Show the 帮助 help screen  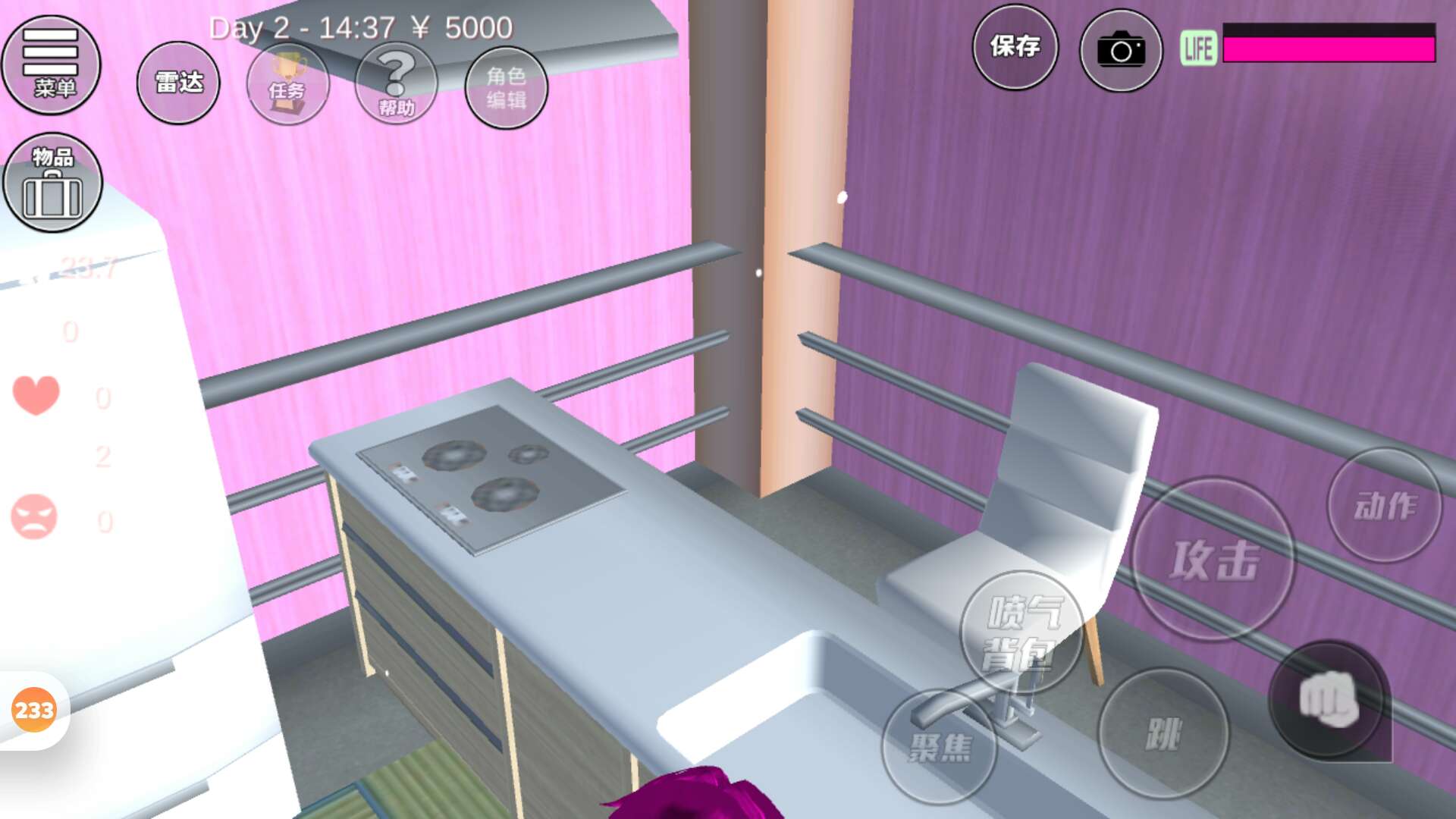396,84
